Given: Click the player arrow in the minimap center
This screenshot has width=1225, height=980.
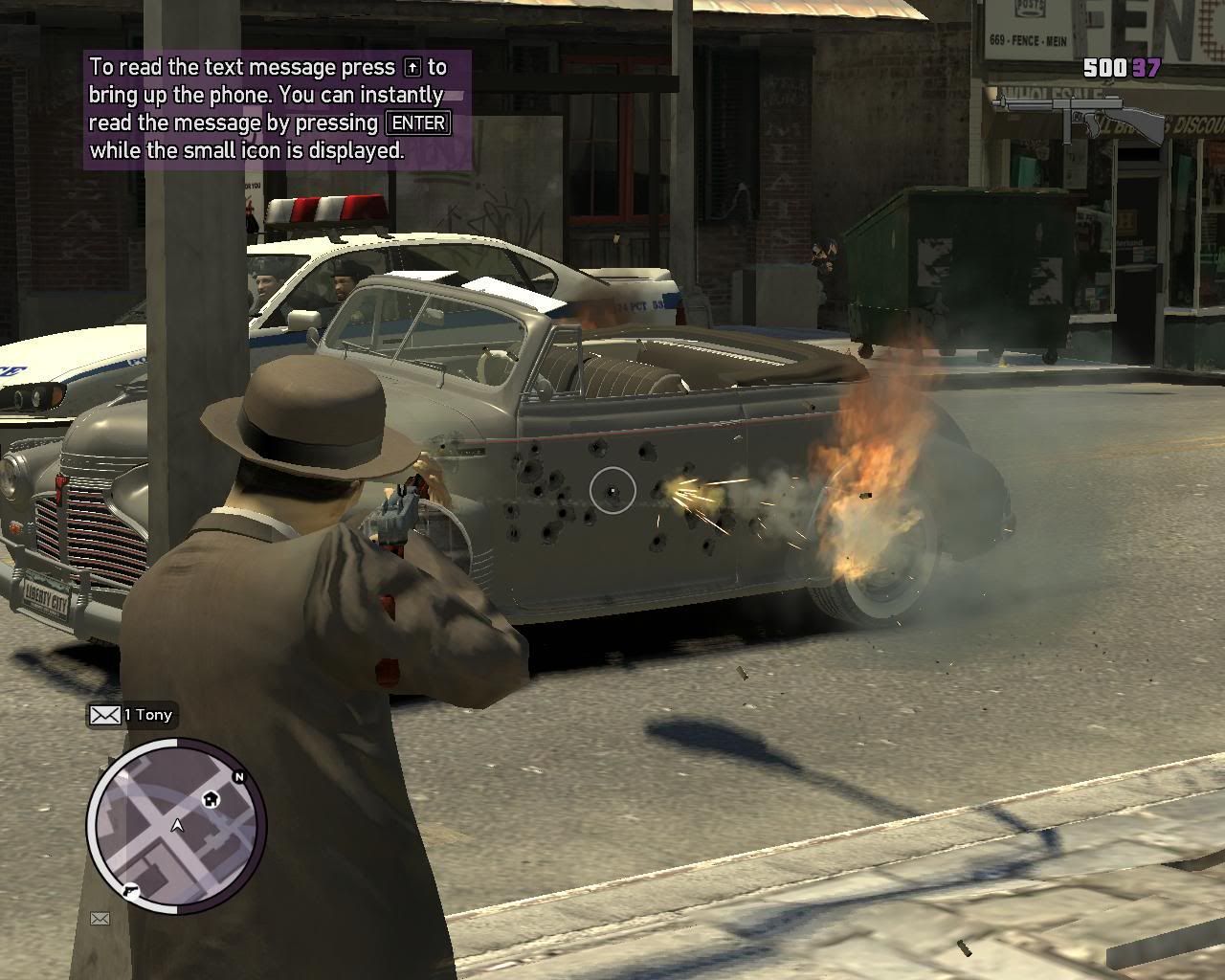Looking at the screenshot, I should point(177,825).
